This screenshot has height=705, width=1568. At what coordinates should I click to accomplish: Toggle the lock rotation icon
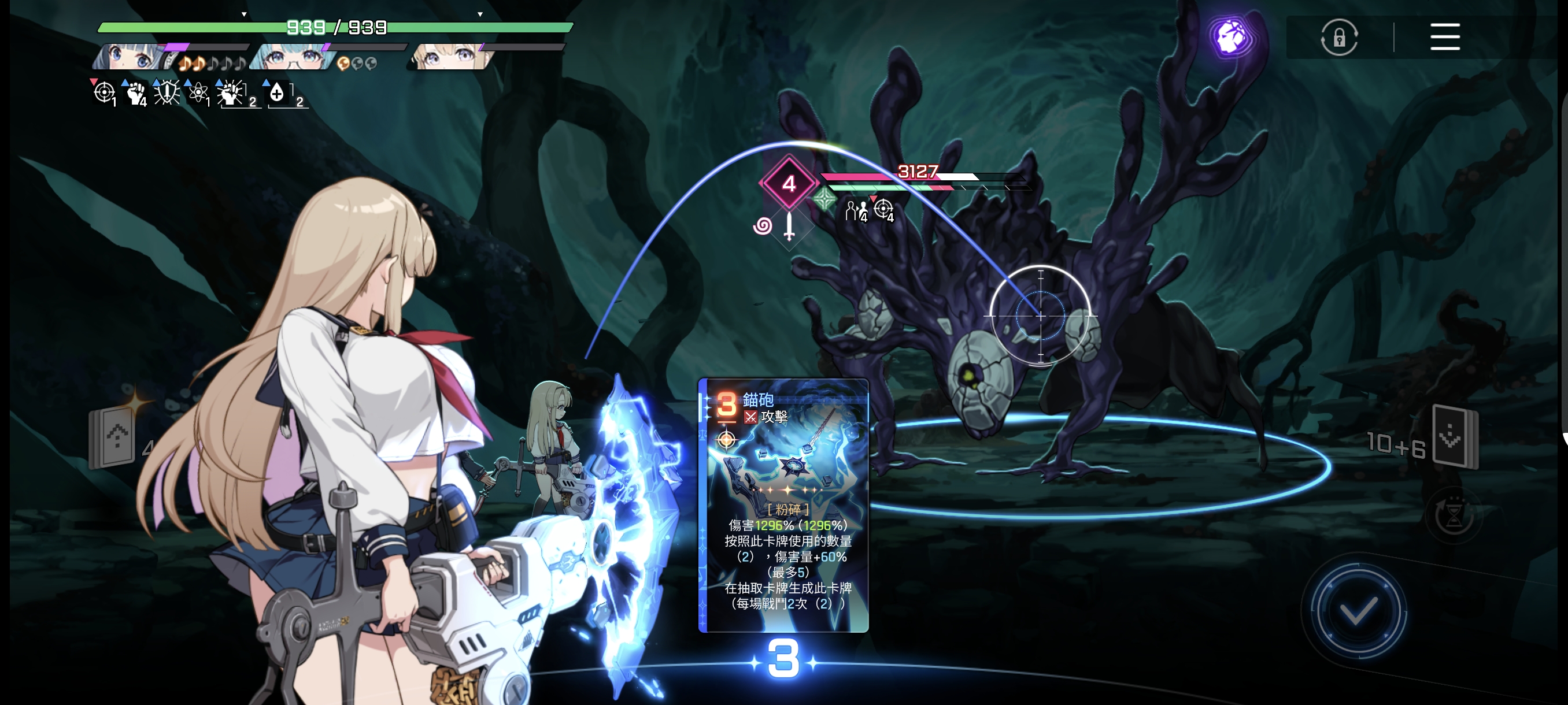[x=1338, y=38]
